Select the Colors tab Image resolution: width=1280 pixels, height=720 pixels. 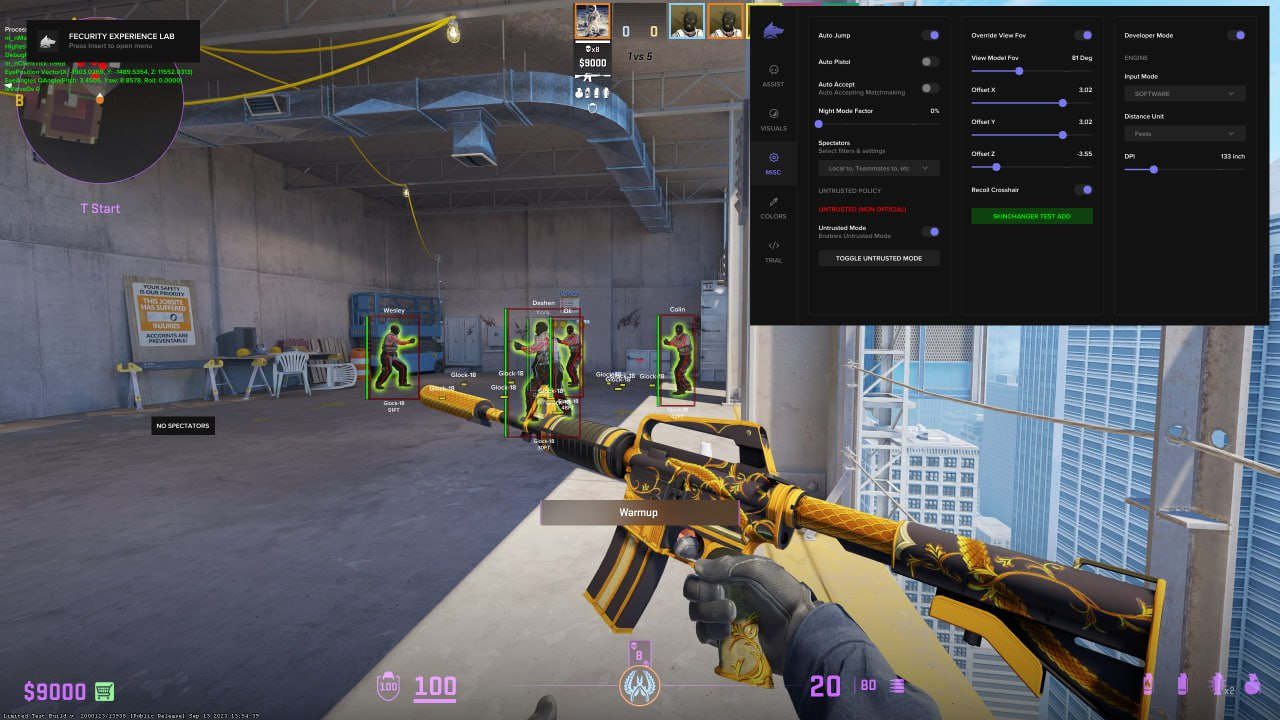click(773, 207)
